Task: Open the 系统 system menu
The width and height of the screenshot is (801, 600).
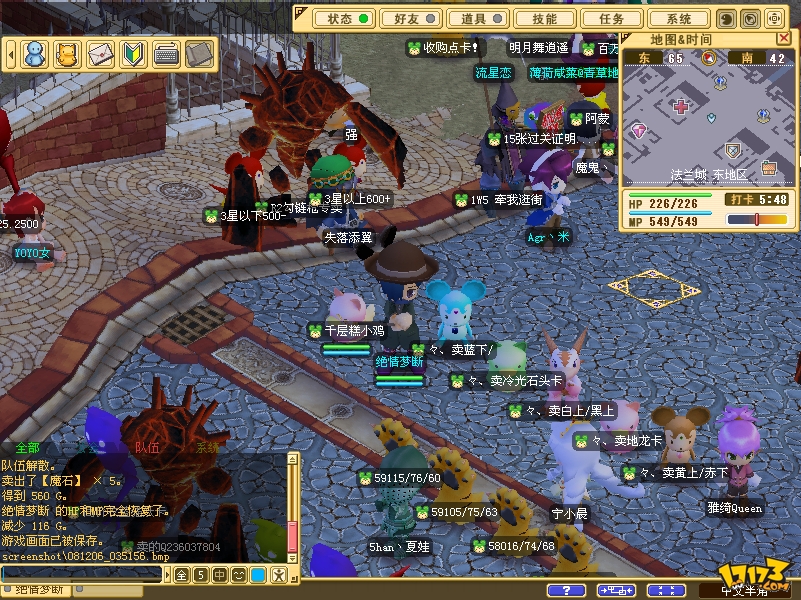Action: (x=679, y=18)
